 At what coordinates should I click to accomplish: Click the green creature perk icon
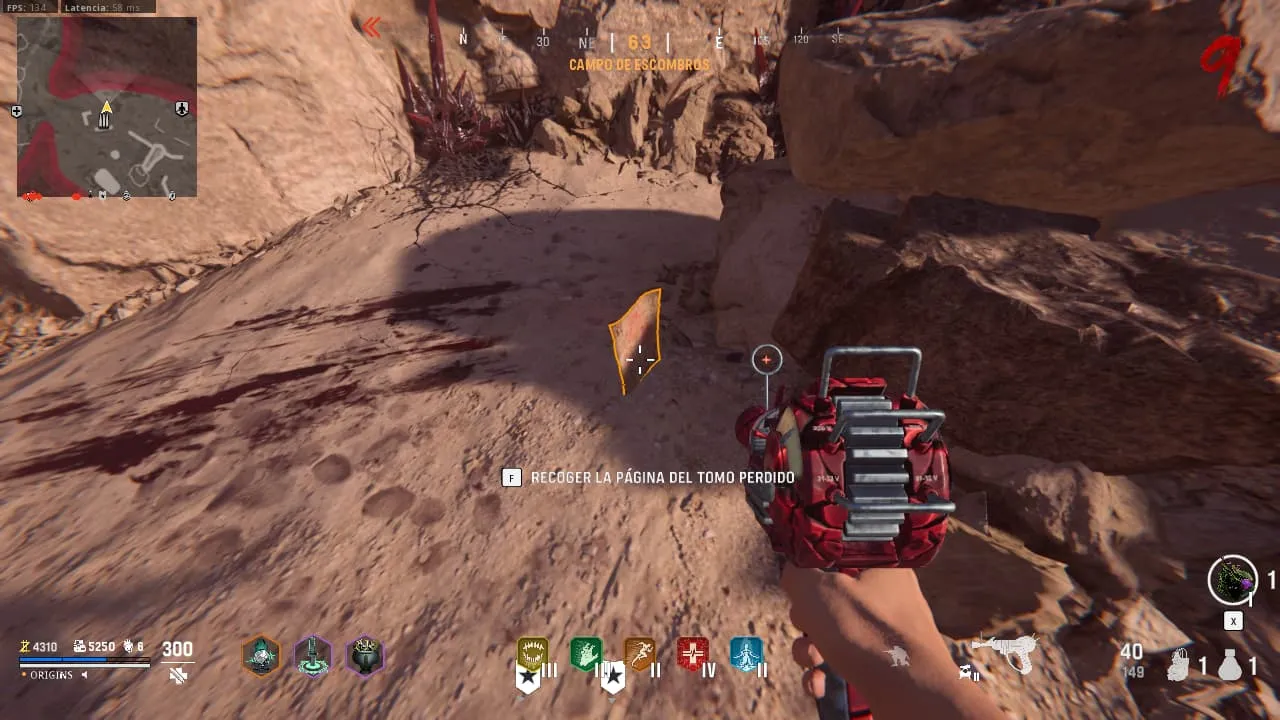pyautogui.click(x=586, y=654)
